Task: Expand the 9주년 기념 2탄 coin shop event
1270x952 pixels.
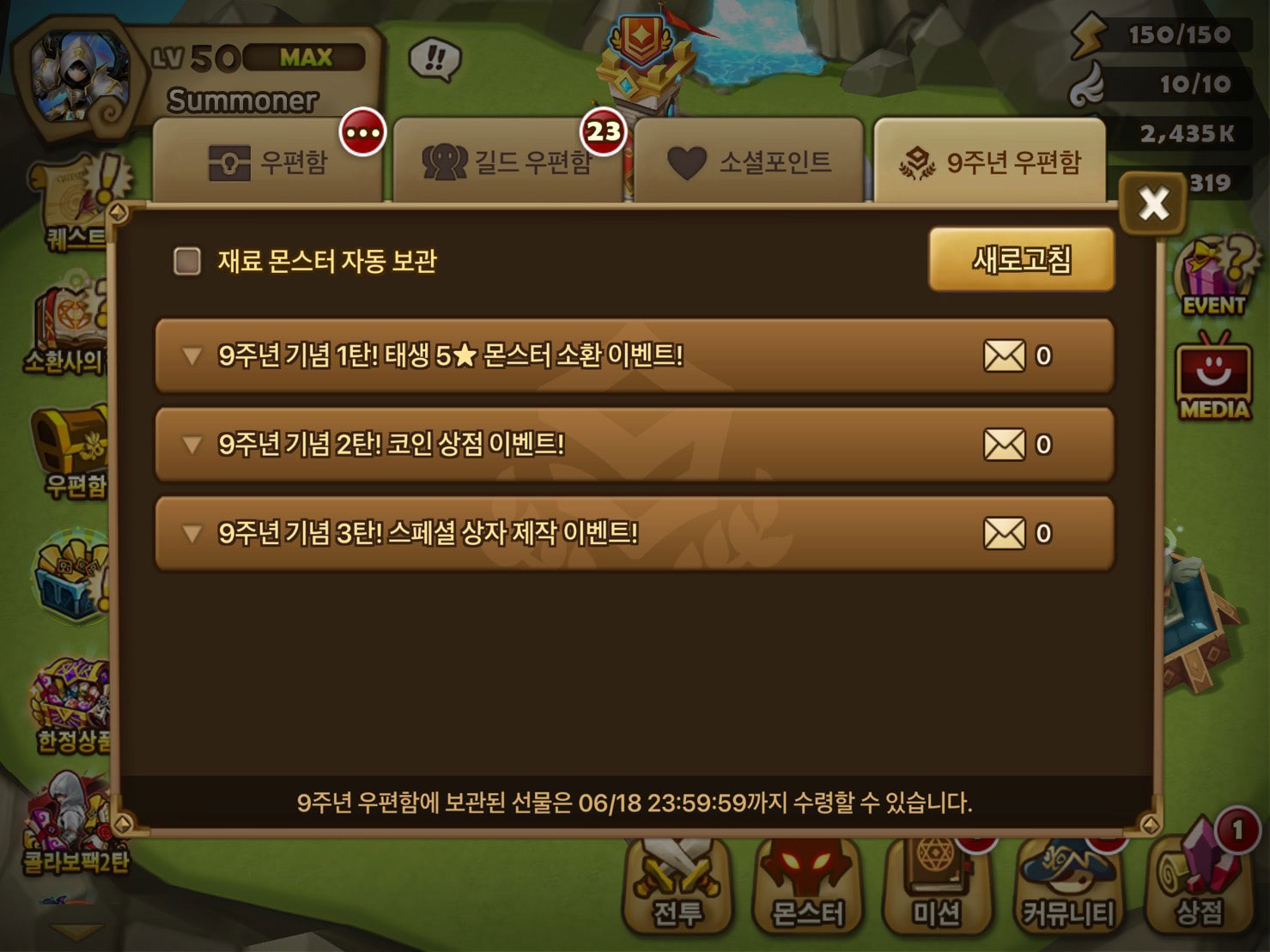Action: pos(633,445)
